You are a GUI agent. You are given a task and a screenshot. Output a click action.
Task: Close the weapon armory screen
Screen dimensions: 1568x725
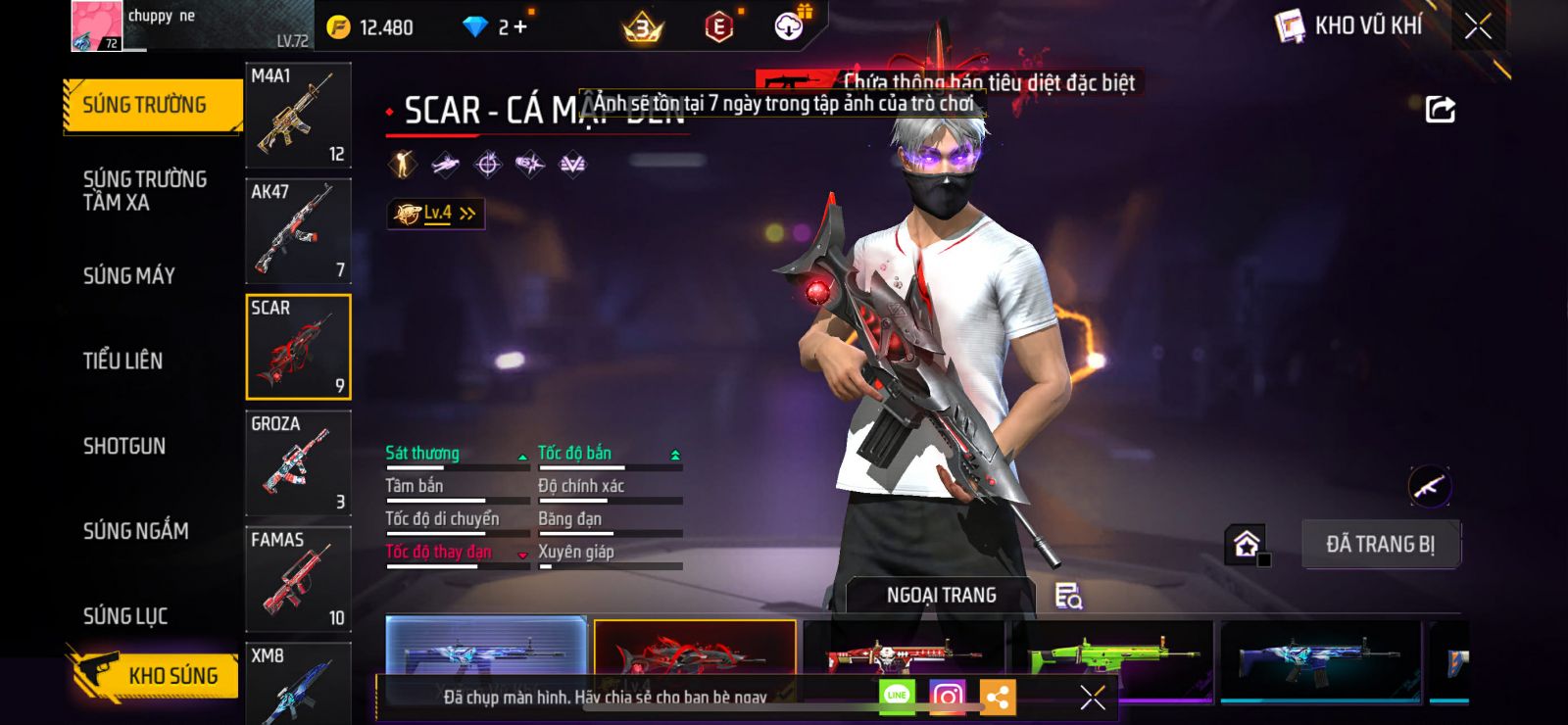point(1478,26)
